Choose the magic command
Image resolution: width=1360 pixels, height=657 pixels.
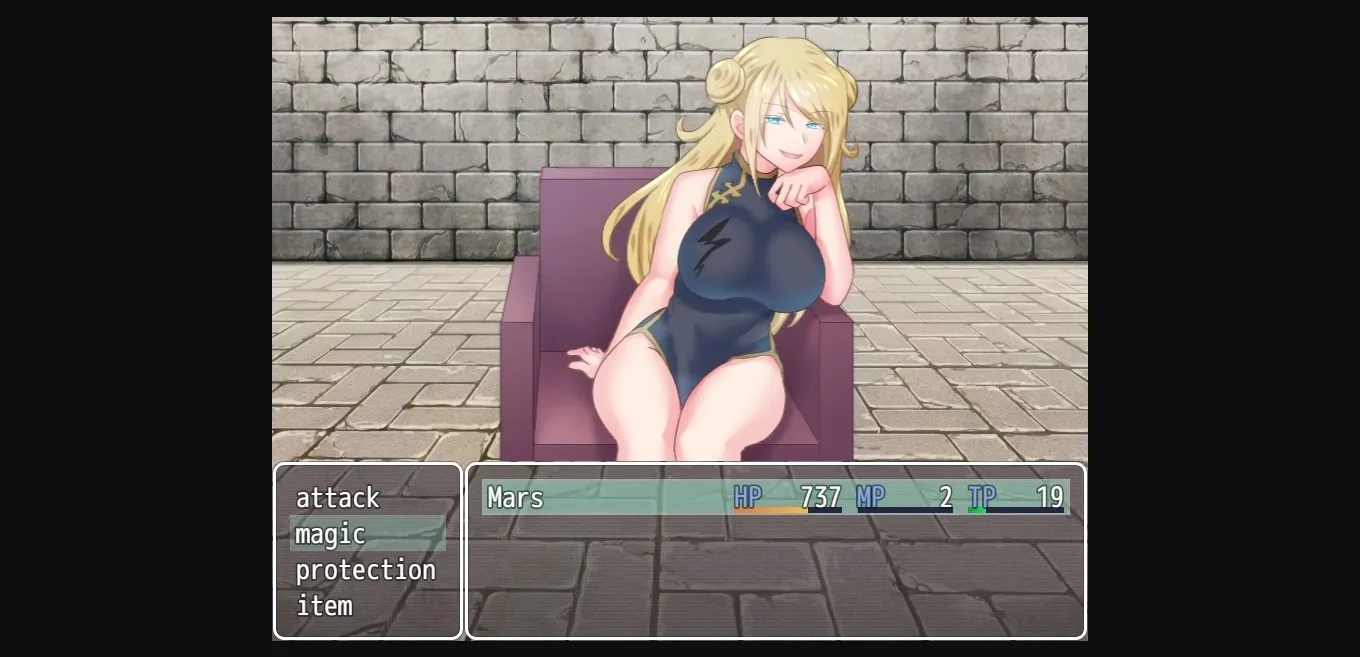331,534
